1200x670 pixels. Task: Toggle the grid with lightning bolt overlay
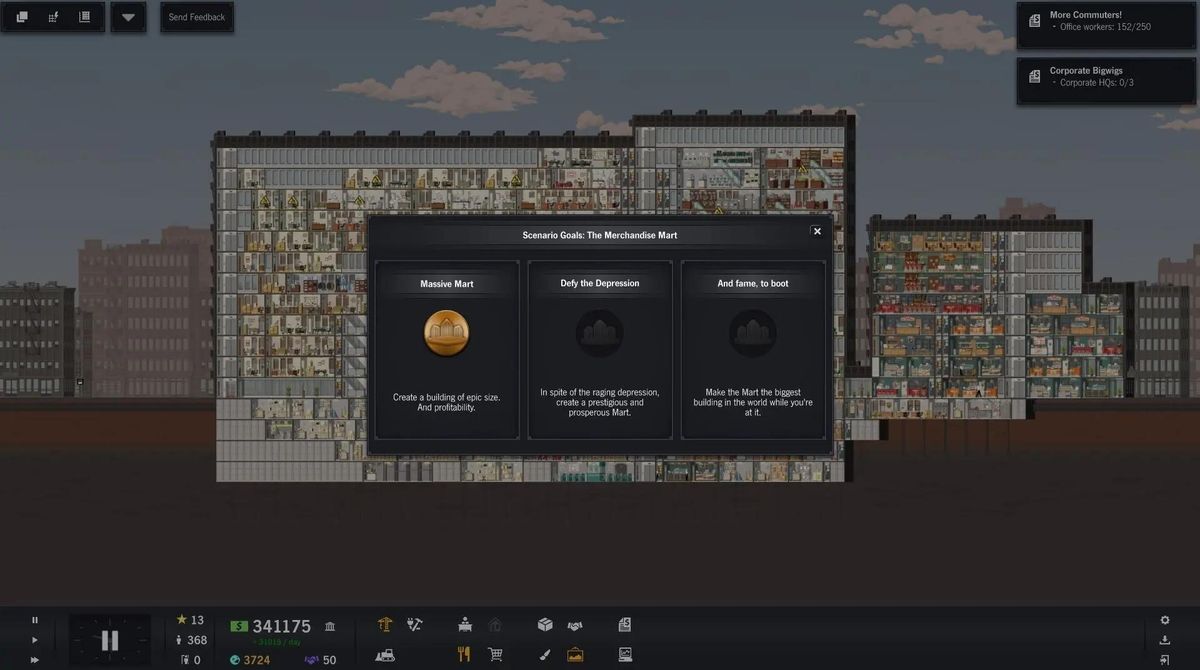tap(53, 17)
